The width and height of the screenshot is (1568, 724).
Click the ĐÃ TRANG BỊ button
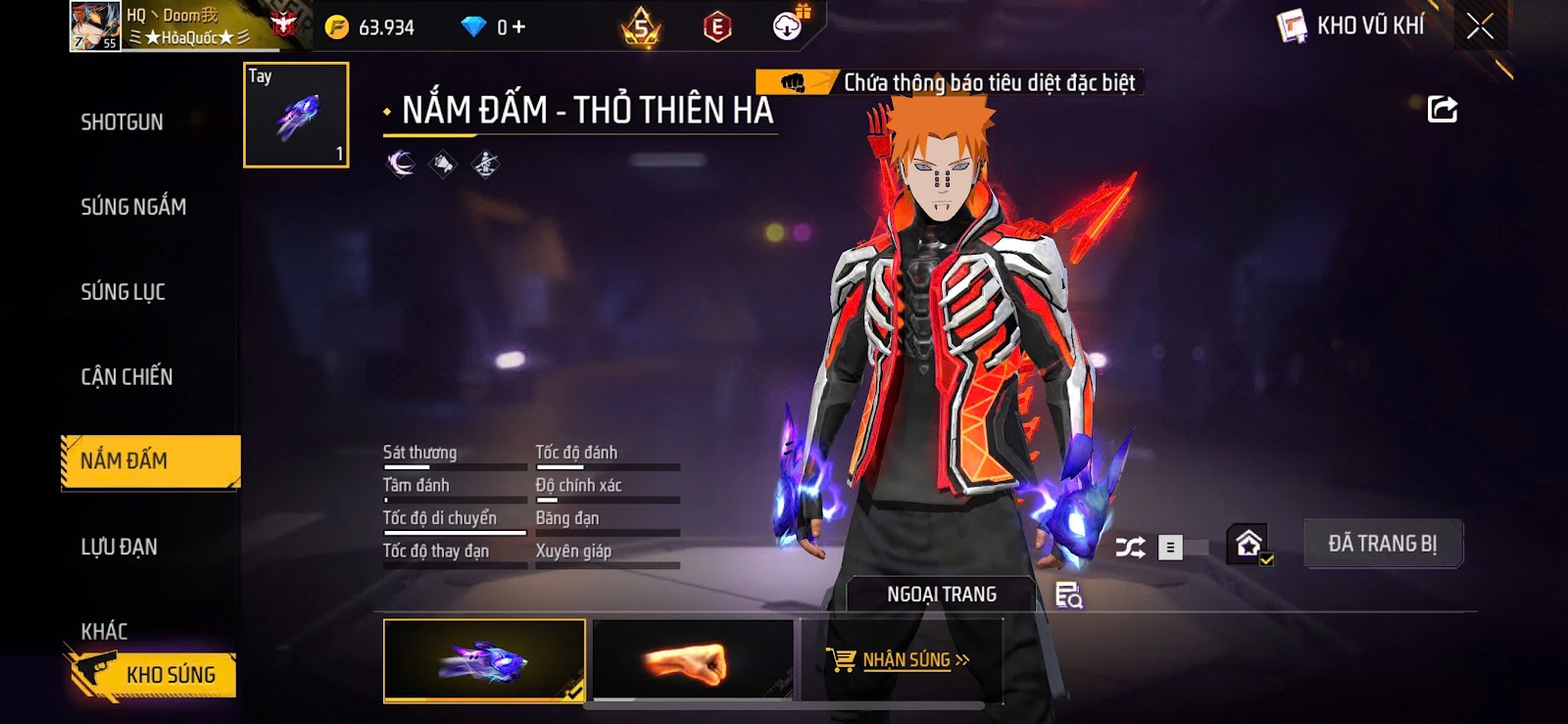(x=1382, y=544)
